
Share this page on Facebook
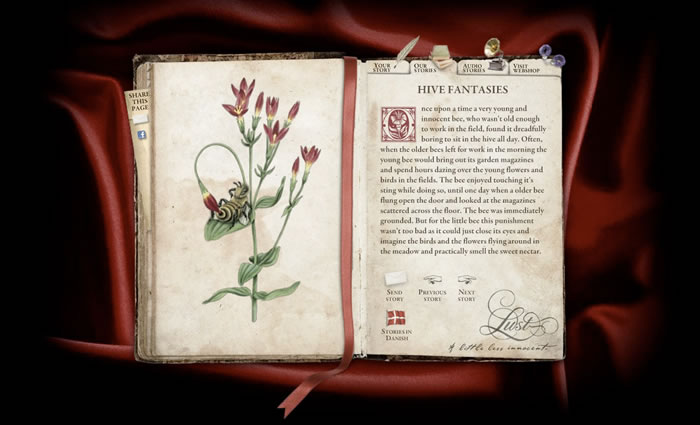tap(141, 134)
